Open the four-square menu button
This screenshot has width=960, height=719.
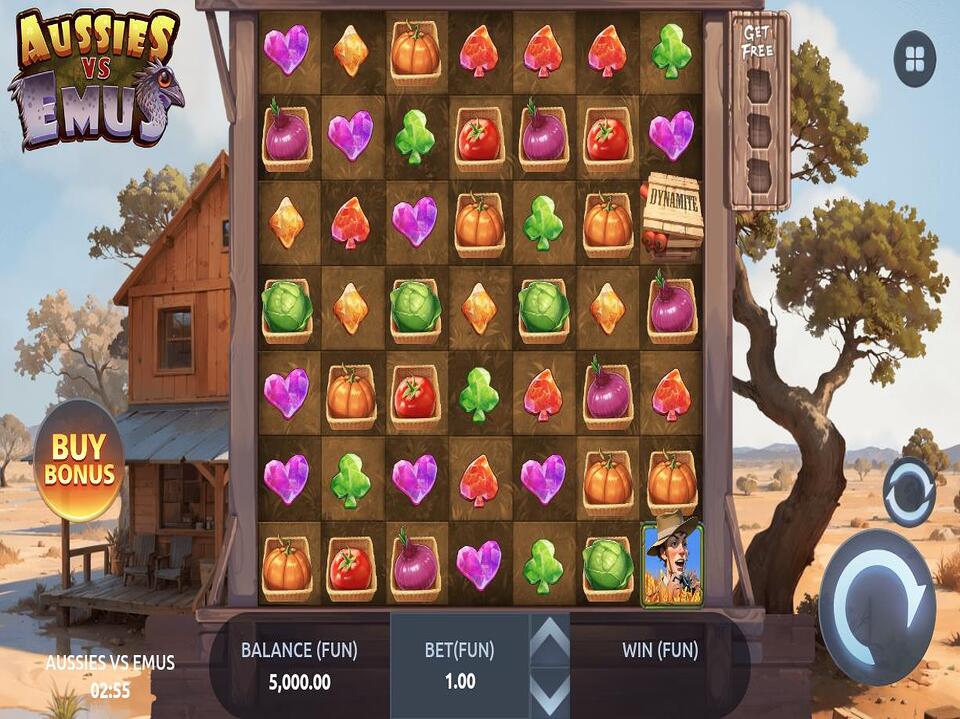click(915, 59)
